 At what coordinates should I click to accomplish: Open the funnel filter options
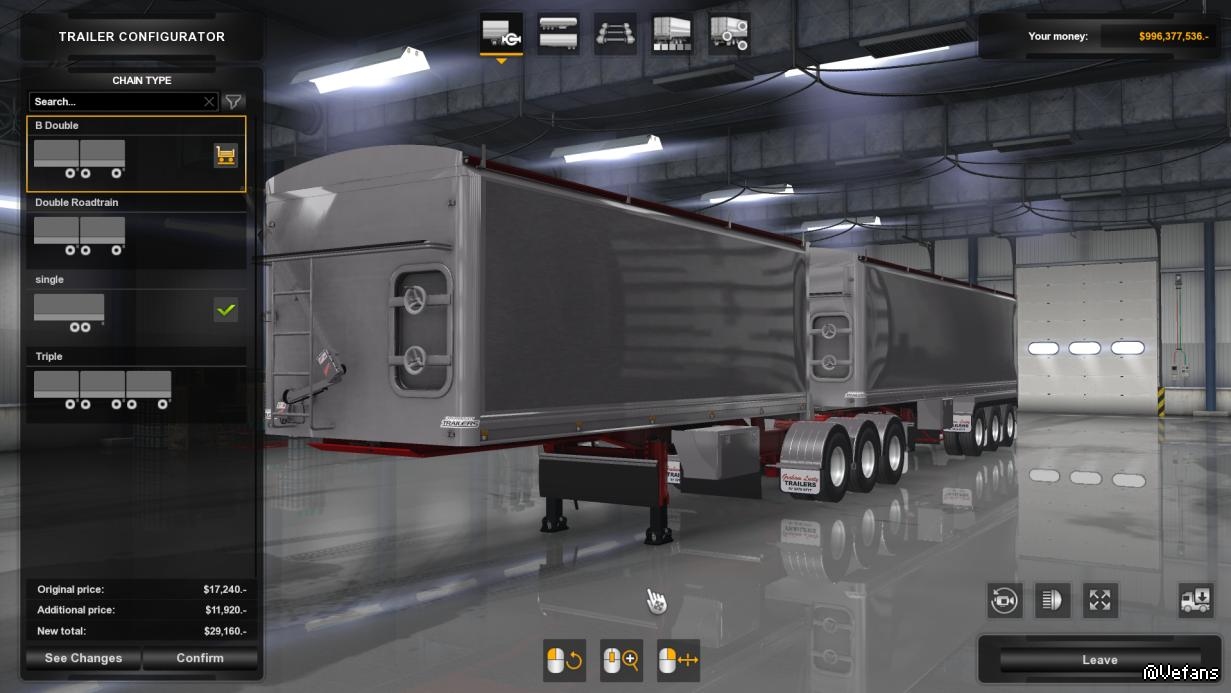coord(233,102)
